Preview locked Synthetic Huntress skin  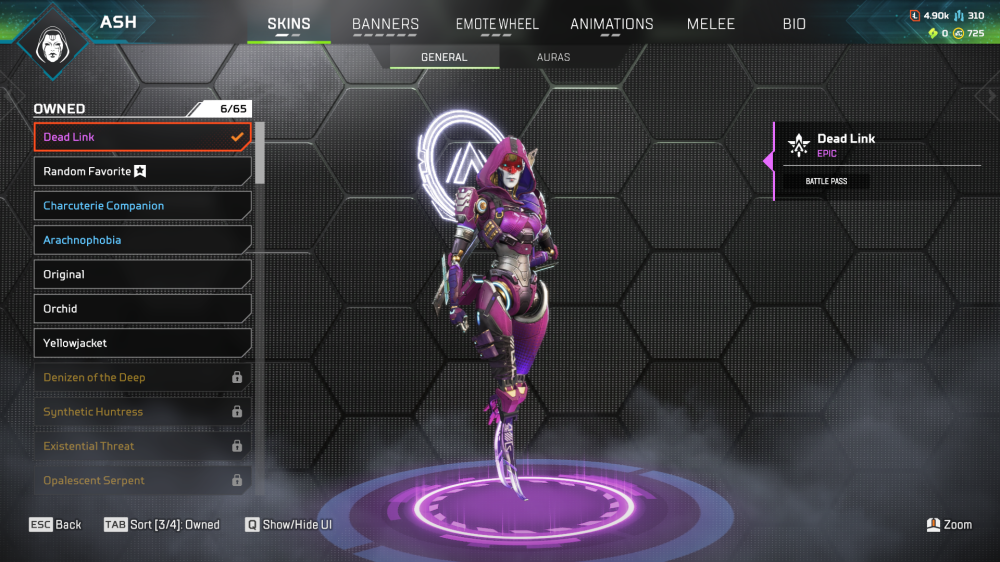[x=142, y=412]
